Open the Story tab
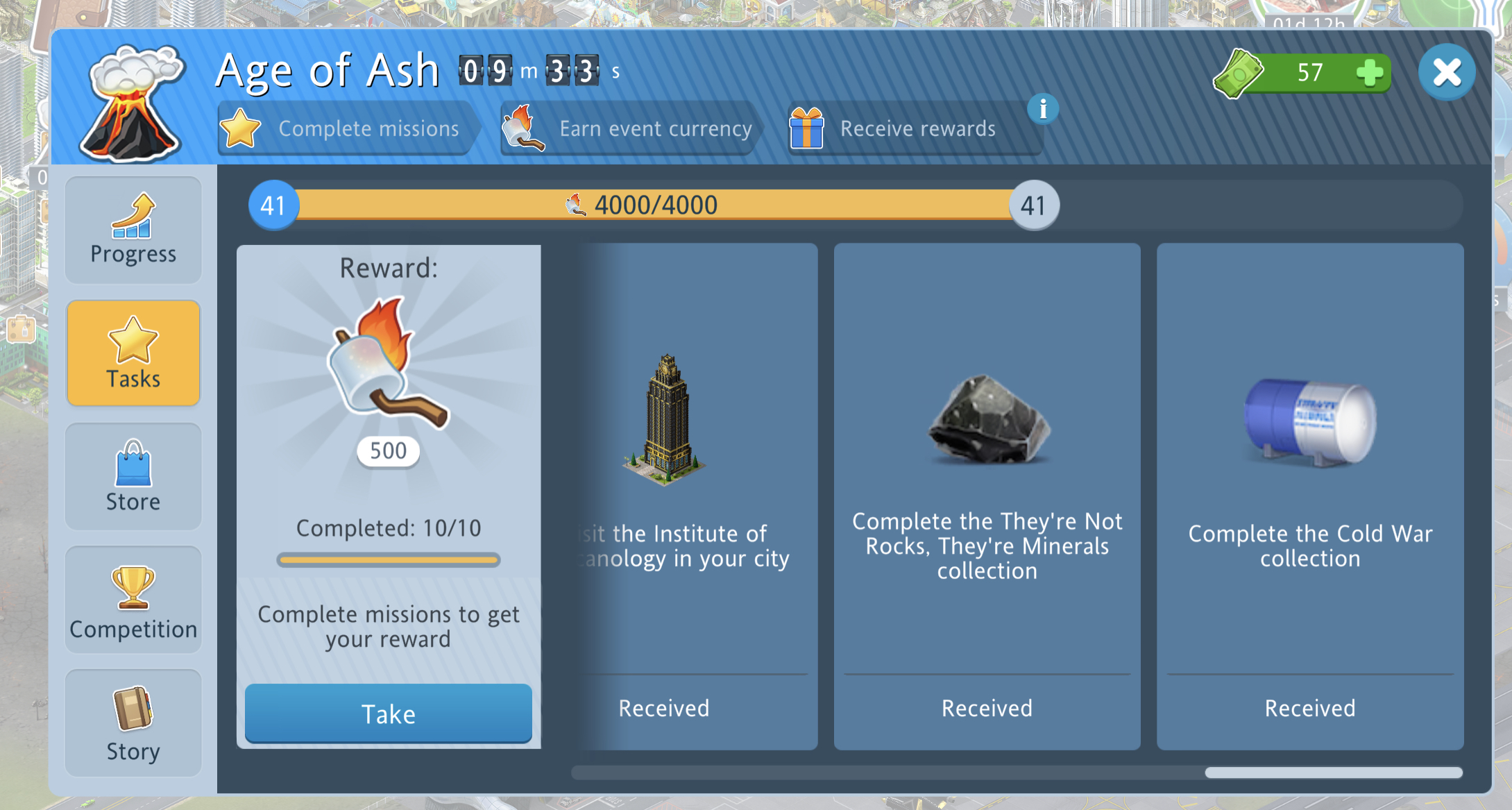1512x810 pixels. pos(133,723)
